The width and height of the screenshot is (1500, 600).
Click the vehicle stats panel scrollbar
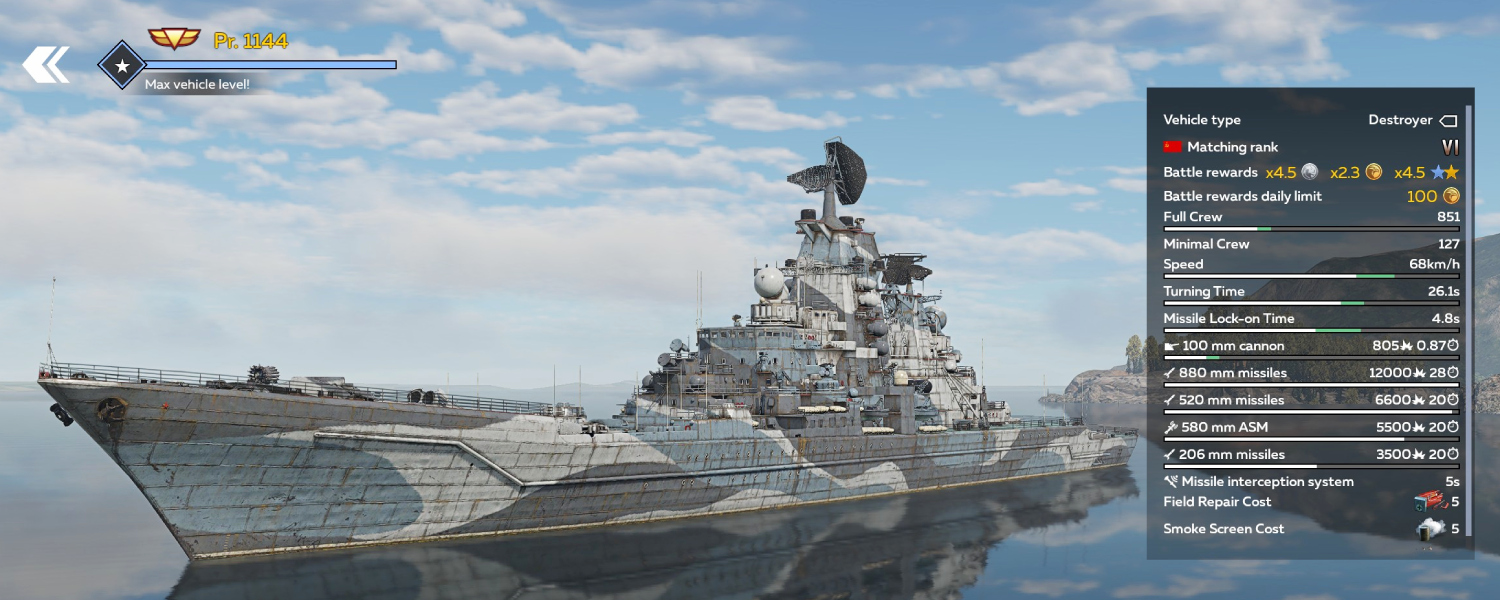[1469, 320]
